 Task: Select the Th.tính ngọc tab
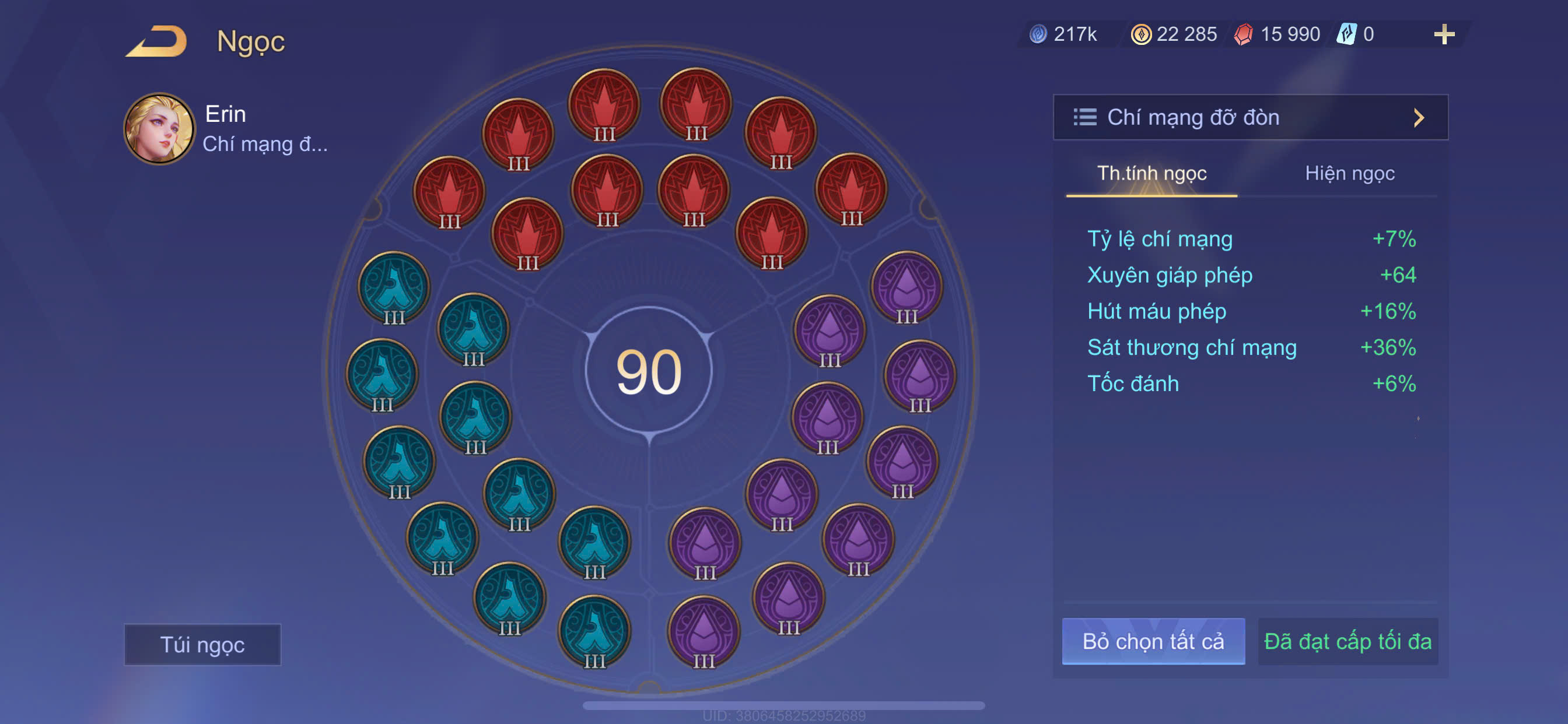1151,174
